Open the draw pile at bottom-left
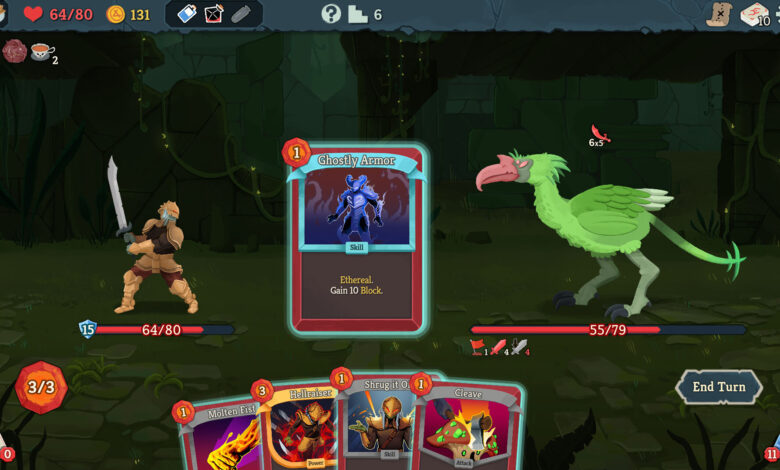The image size is (780, 470). (4, 452)
